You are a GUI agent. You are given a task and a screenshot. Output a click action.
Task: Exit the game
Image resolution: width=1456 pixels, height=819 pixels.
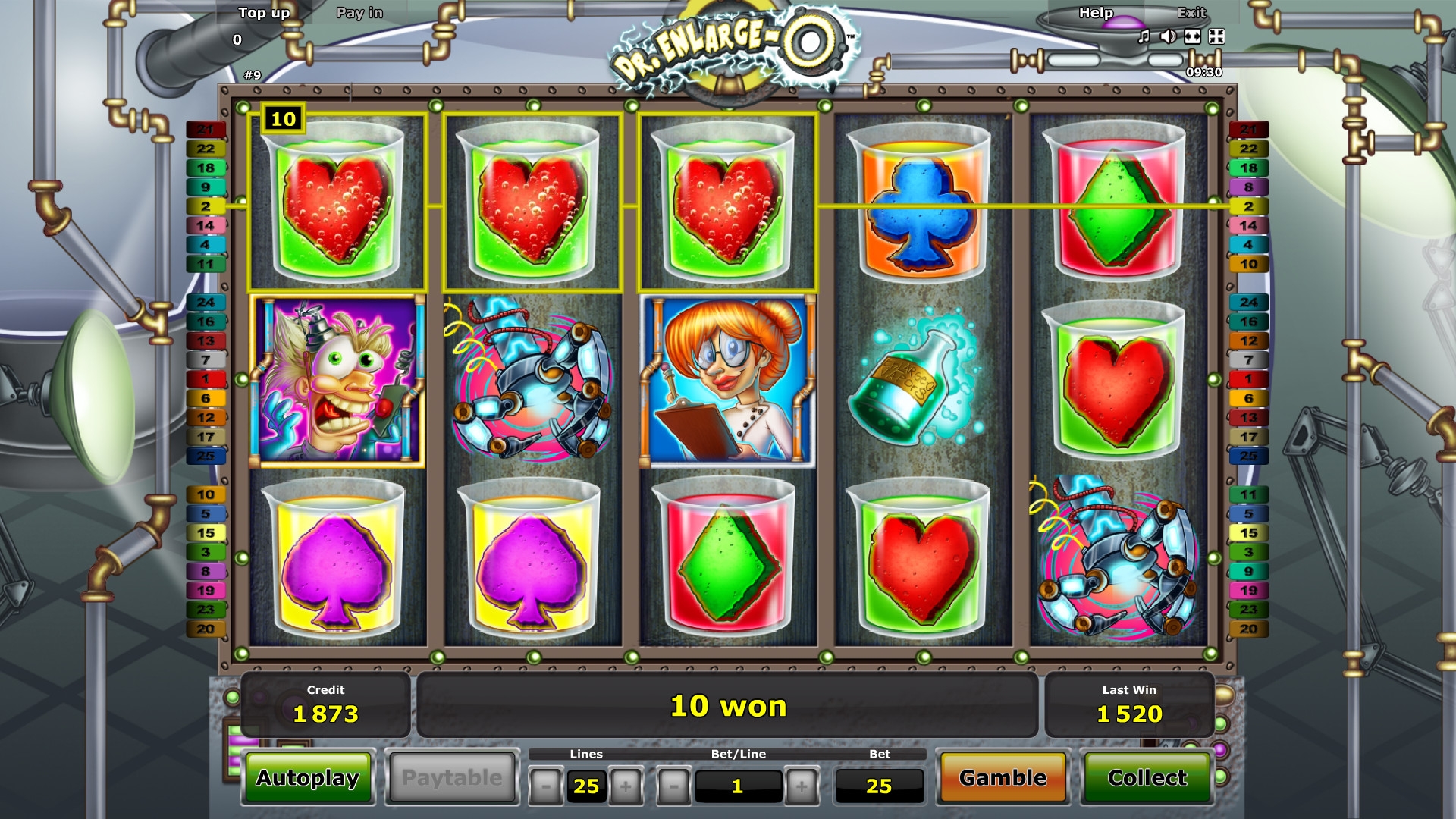pos(1191,13)
